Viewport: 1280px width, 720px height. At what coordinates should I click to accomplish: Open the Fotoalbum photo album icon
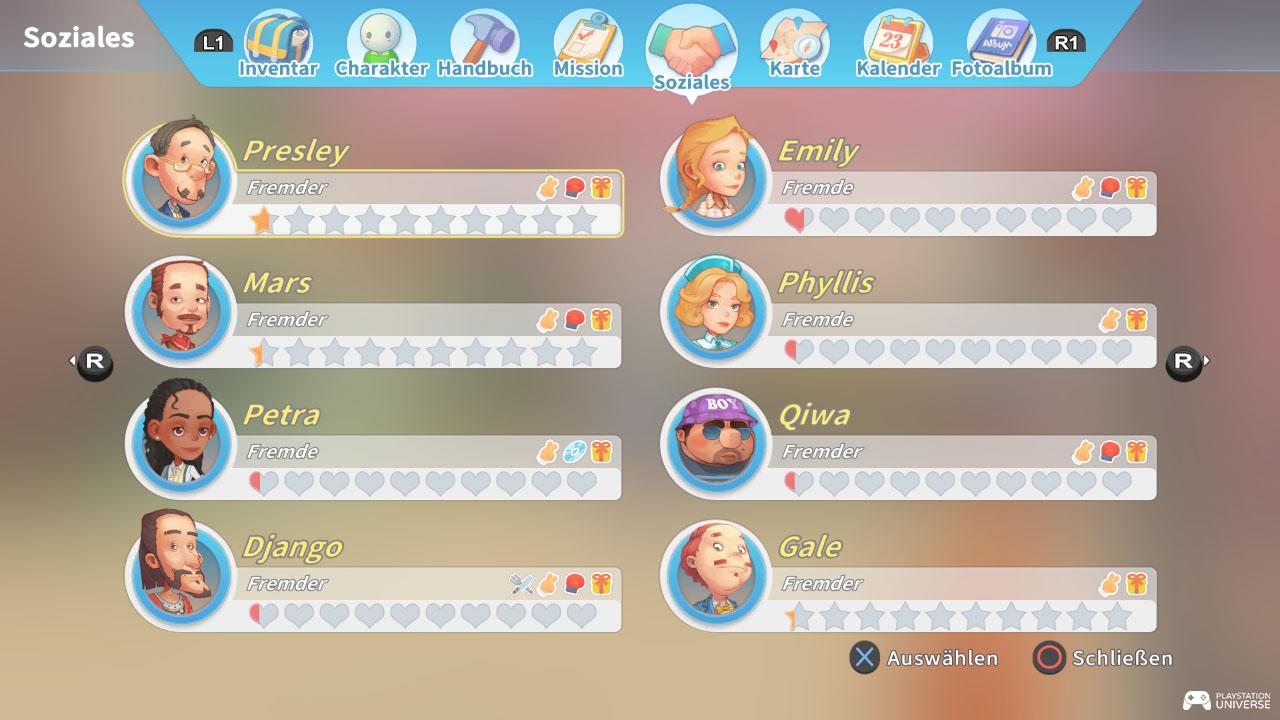coord(1001,38)
